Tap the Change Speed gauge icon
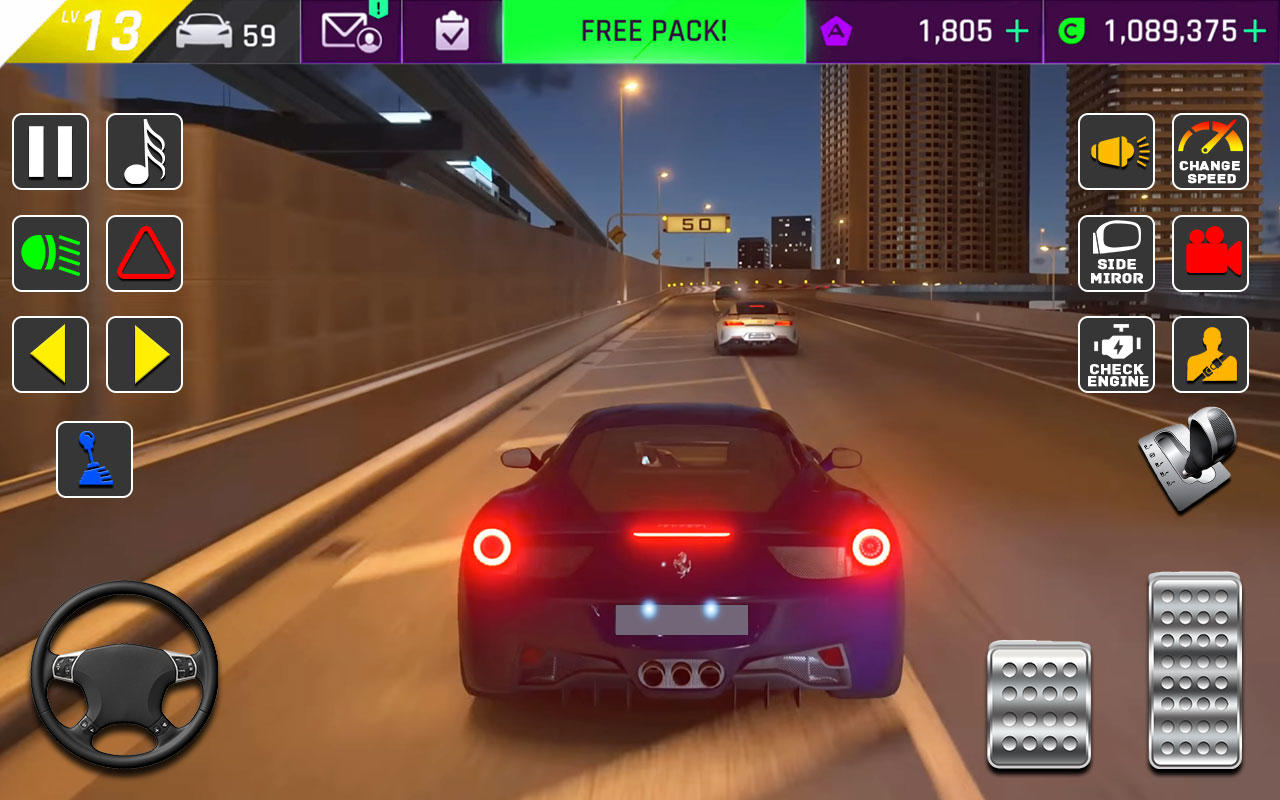Image resolution: width=1280 pixels, height=800 pixels. [x=1210, y=151]
